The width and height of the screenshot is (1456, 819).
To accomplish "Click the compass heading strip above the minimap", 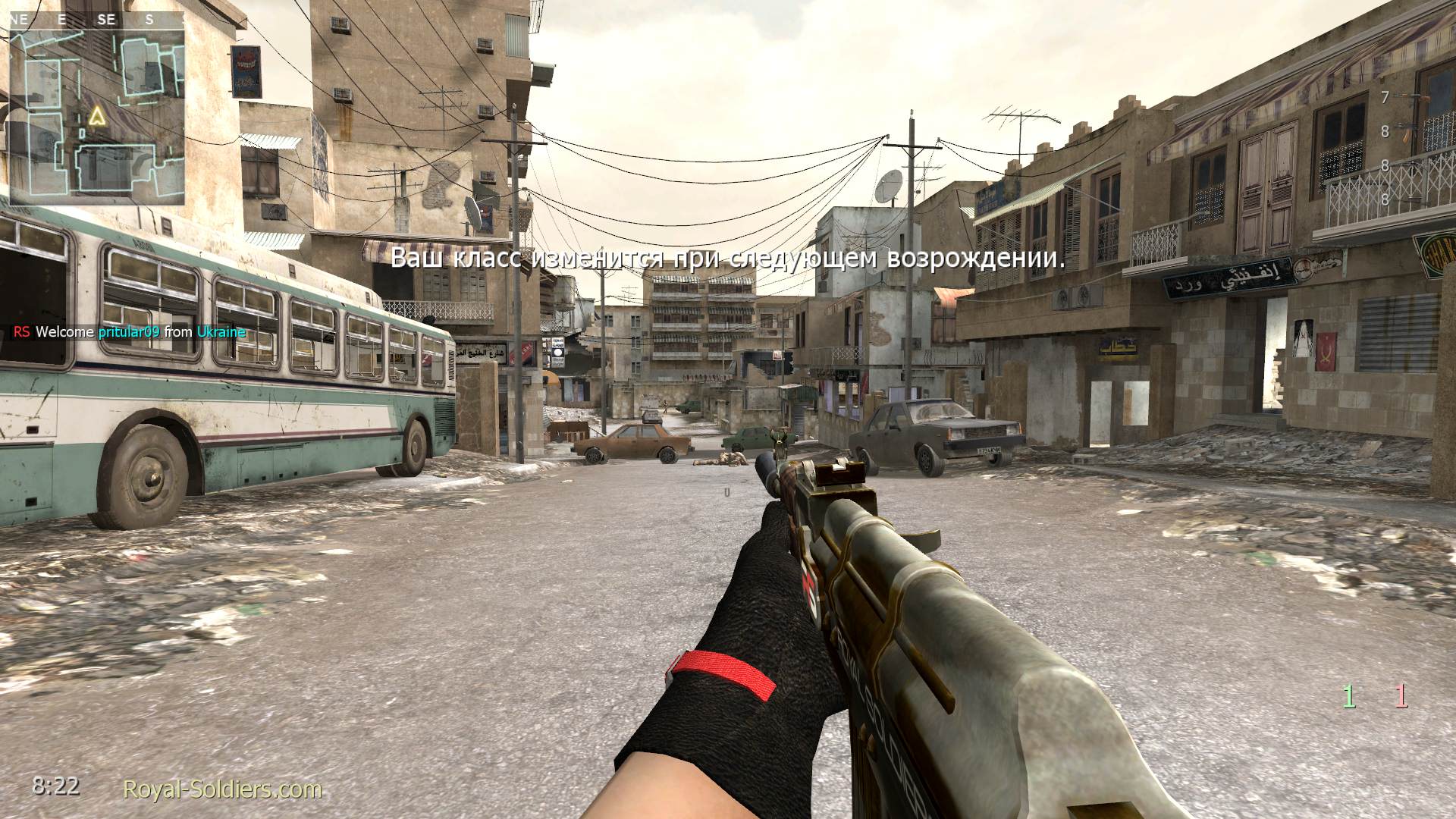I will tap(96, 20).
